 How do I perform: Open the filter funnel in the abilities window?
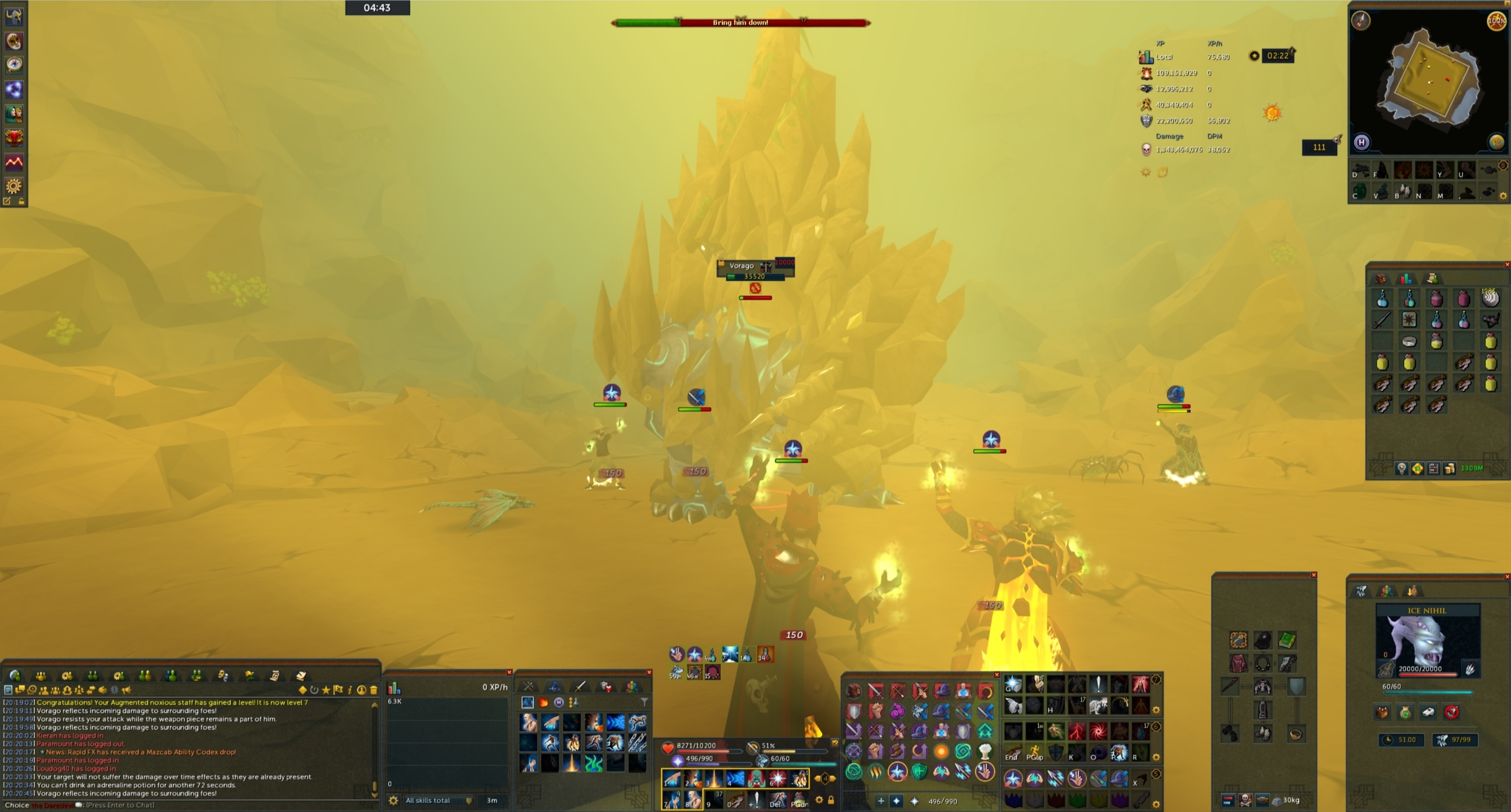645,702
